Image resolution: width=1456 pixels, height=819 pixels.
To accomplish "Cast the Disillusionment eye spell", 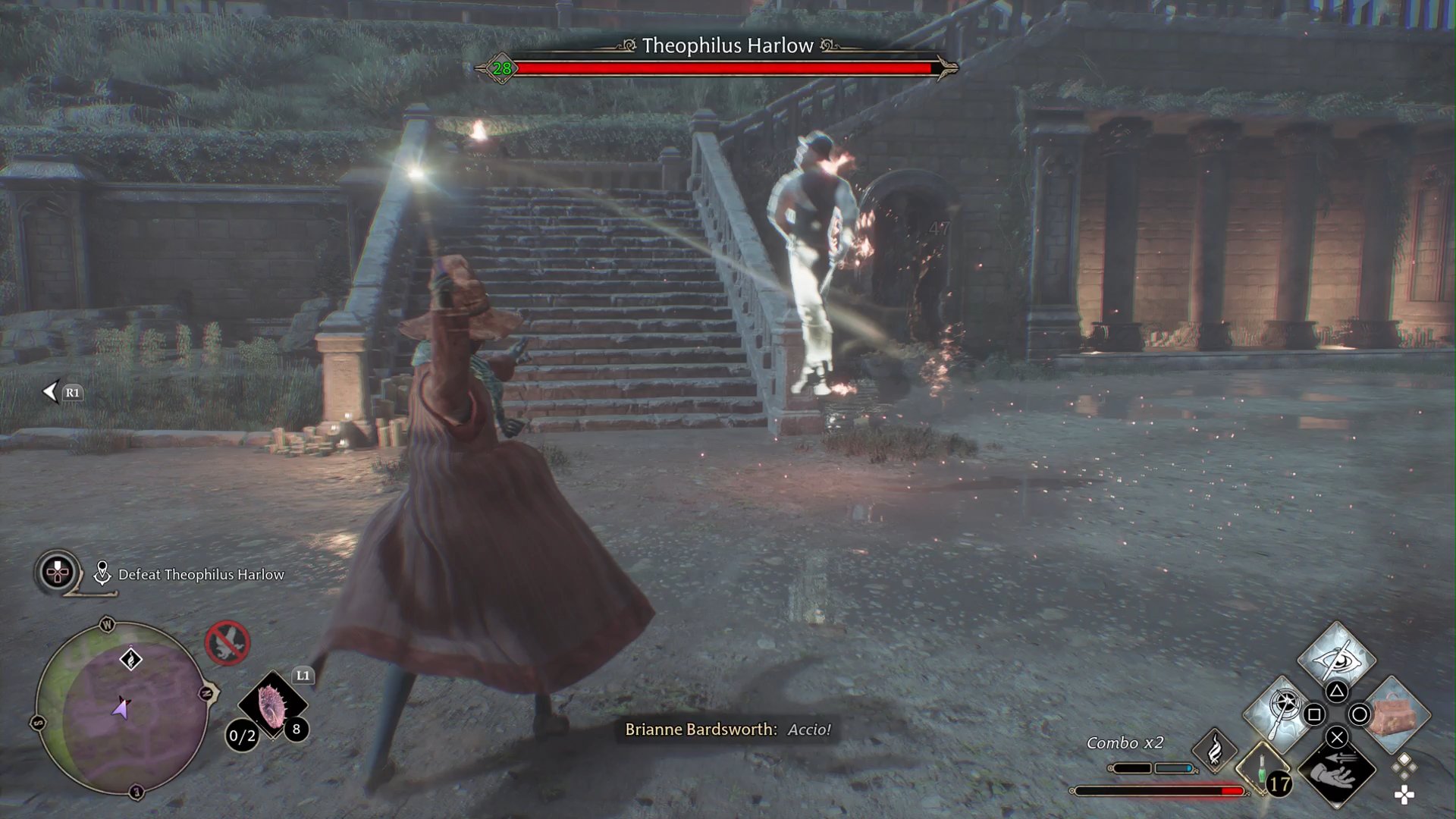I will coord(1338,661).
